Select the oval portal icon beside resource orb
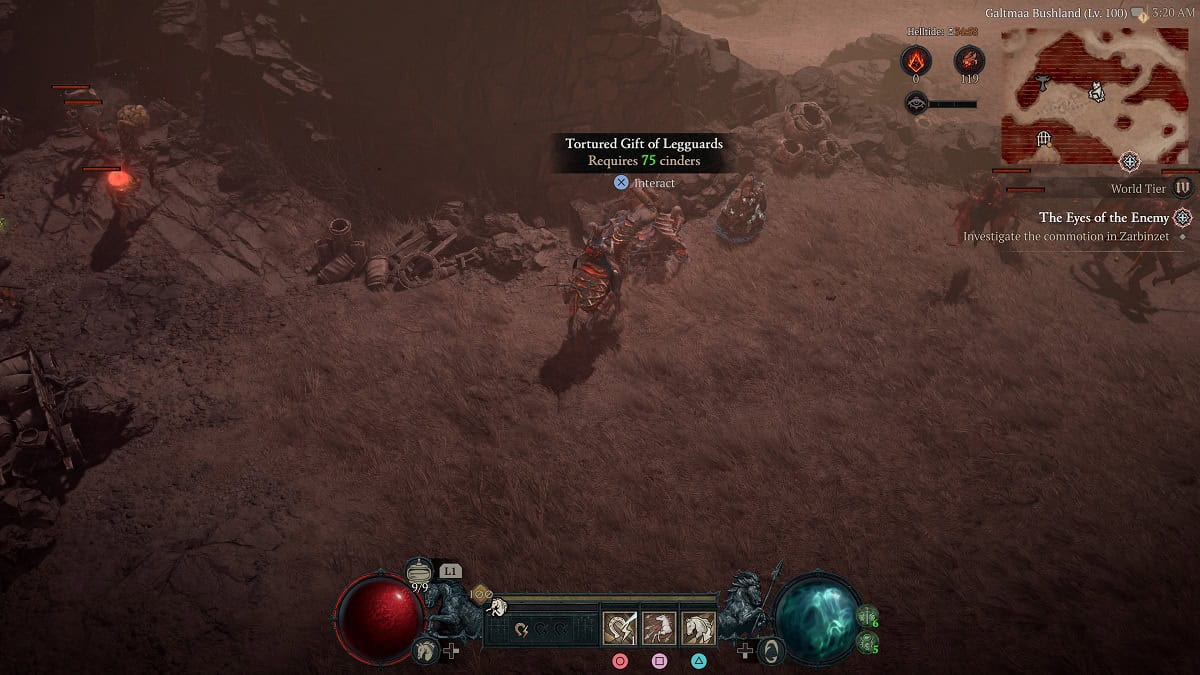Image resolution: width=1200 pixels, height=675 pixels. 770,650
